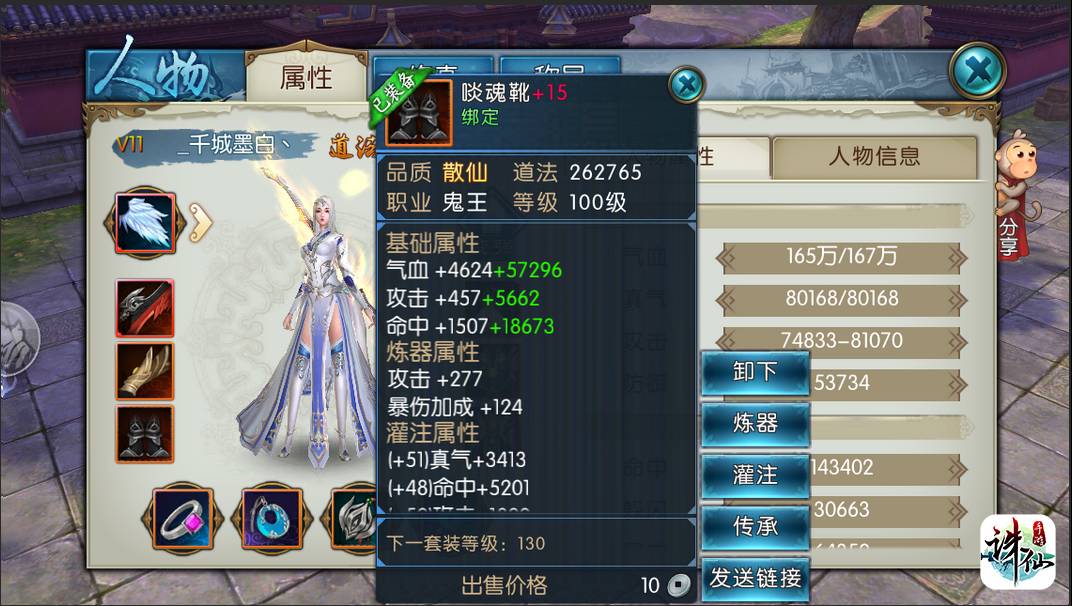Select the white wings equipment slot
1072x606 pixels.
[x=146, y=221]
